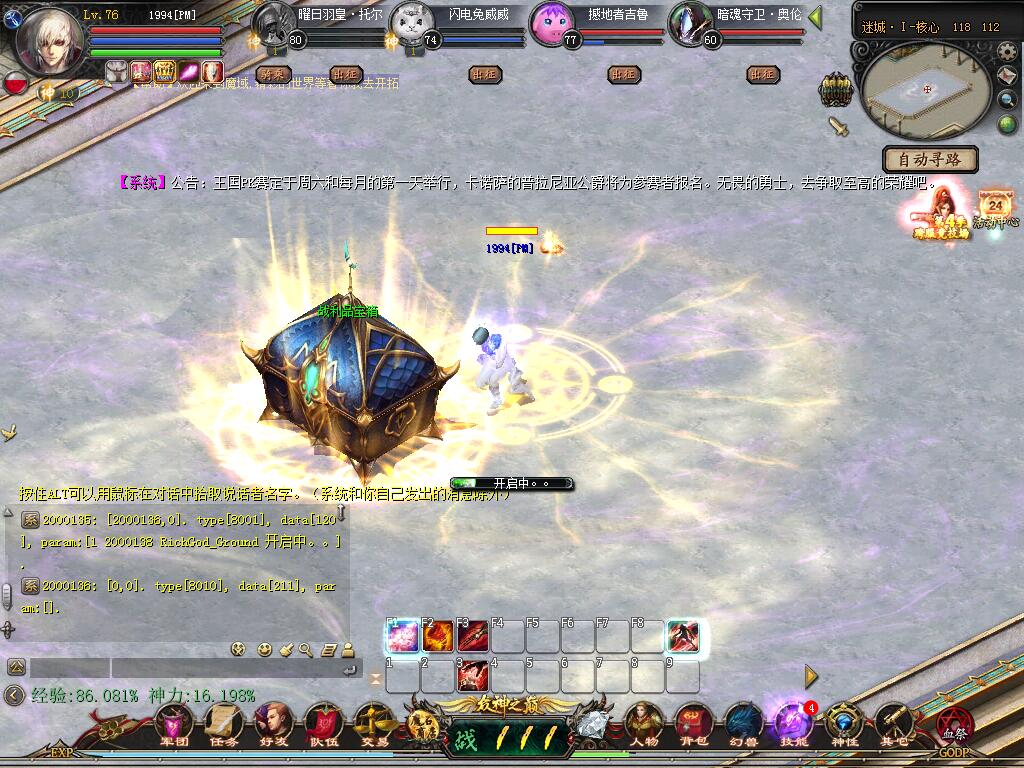Open the 背包 backpack inventory

point(693,723)
